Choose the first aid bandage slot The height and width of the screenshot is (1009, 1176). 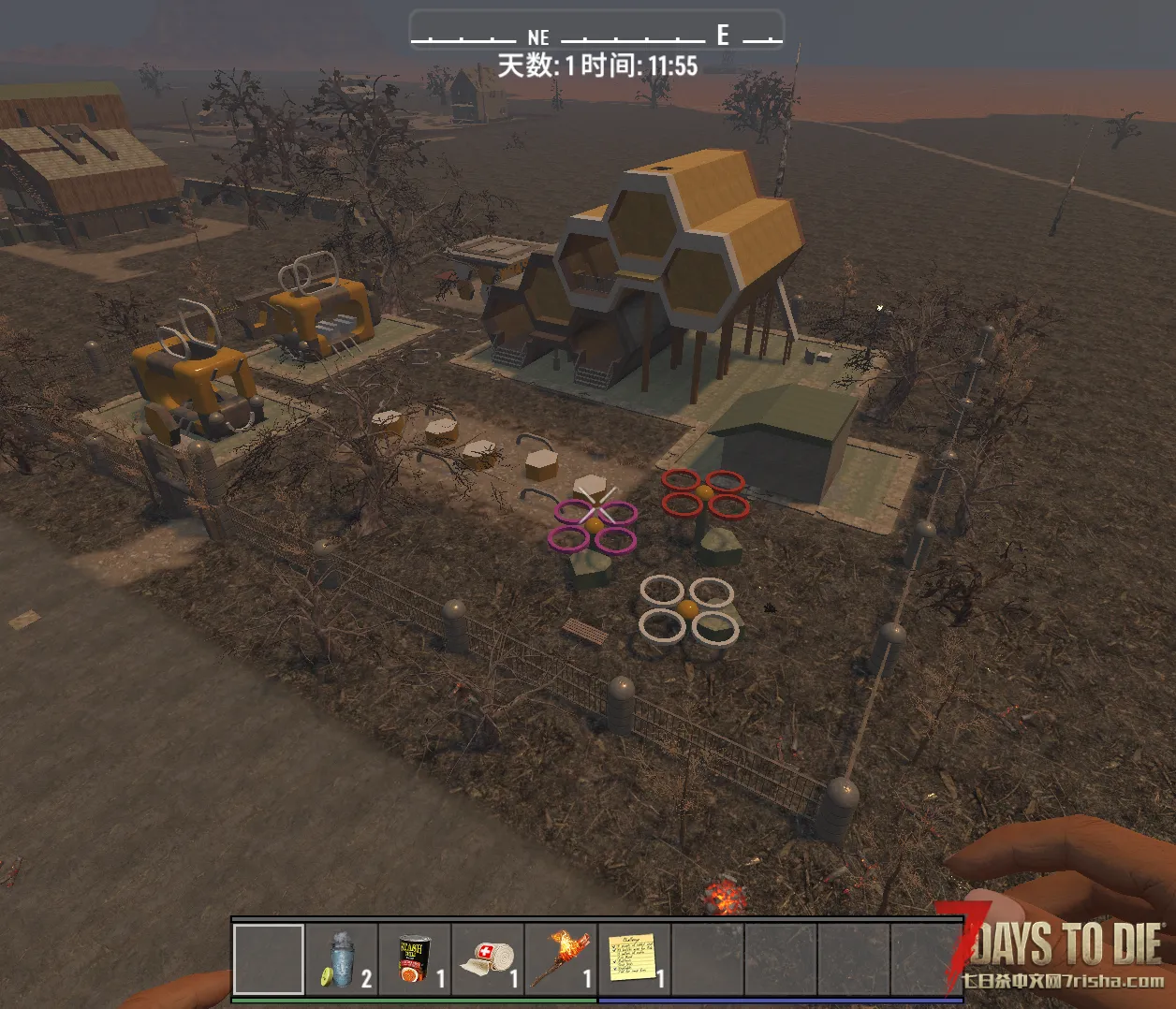(488, 958)
